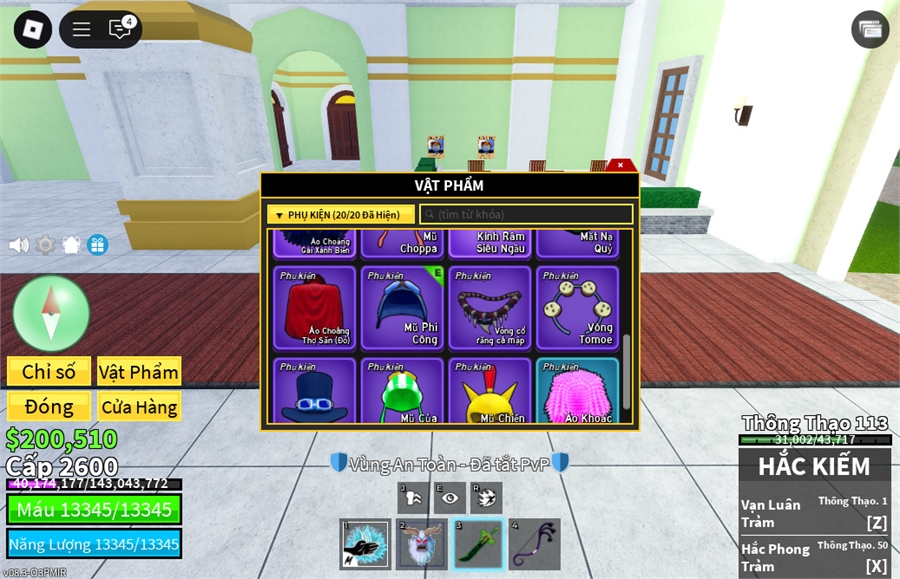This screenshot has height=579, width=900.
Task: Open the blue gift box rewards icon
Action: tap(97, 245)
